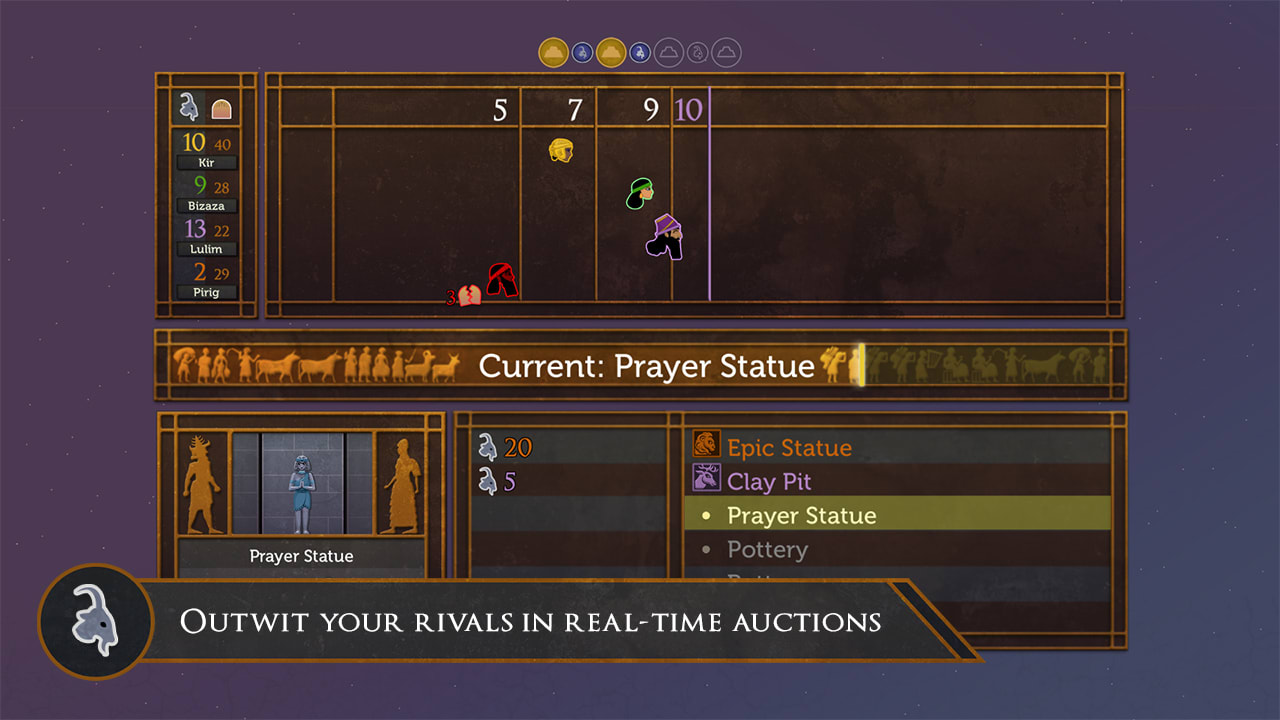Select player Kir in the score panel
The image size is (1280, 720).
(x=207, y=162)
